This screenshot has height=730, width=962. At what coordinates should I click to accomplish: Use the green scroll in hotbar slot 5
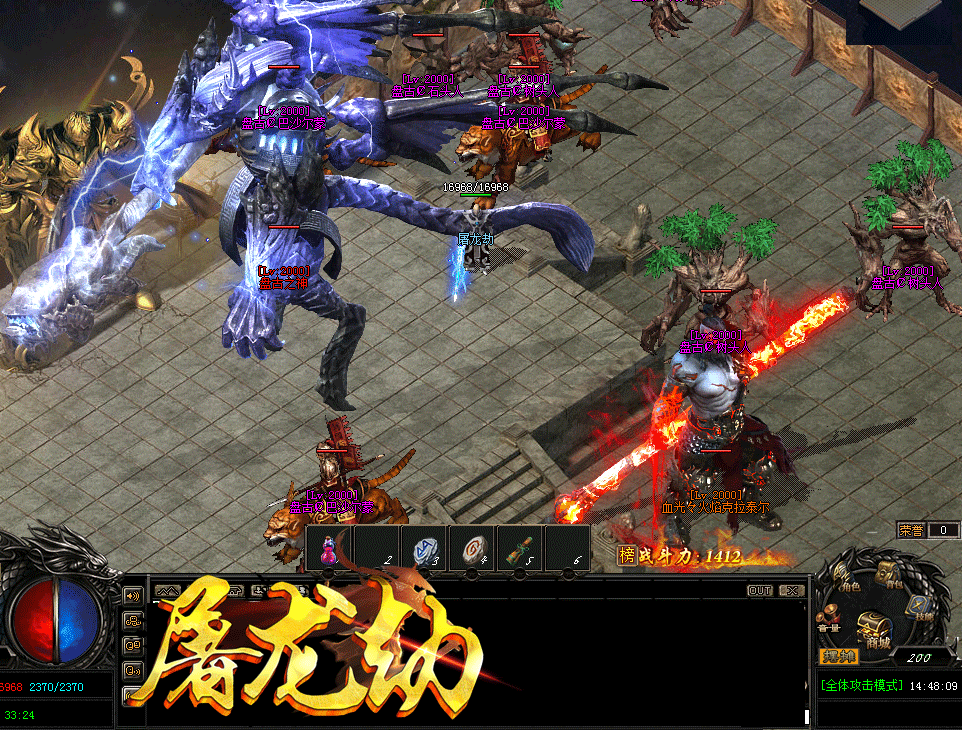click(x=518, y=551)
